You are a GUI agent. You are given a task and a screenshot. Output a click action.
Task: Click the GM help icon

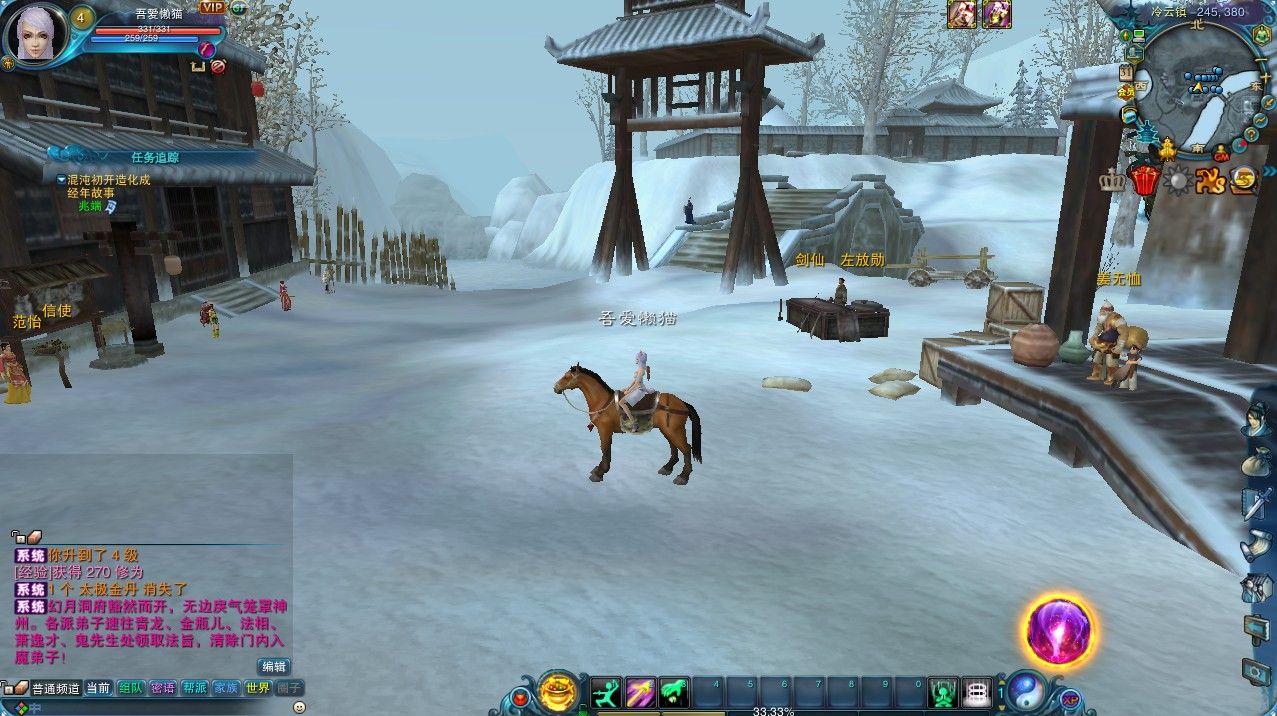[x=1221, y=155]
